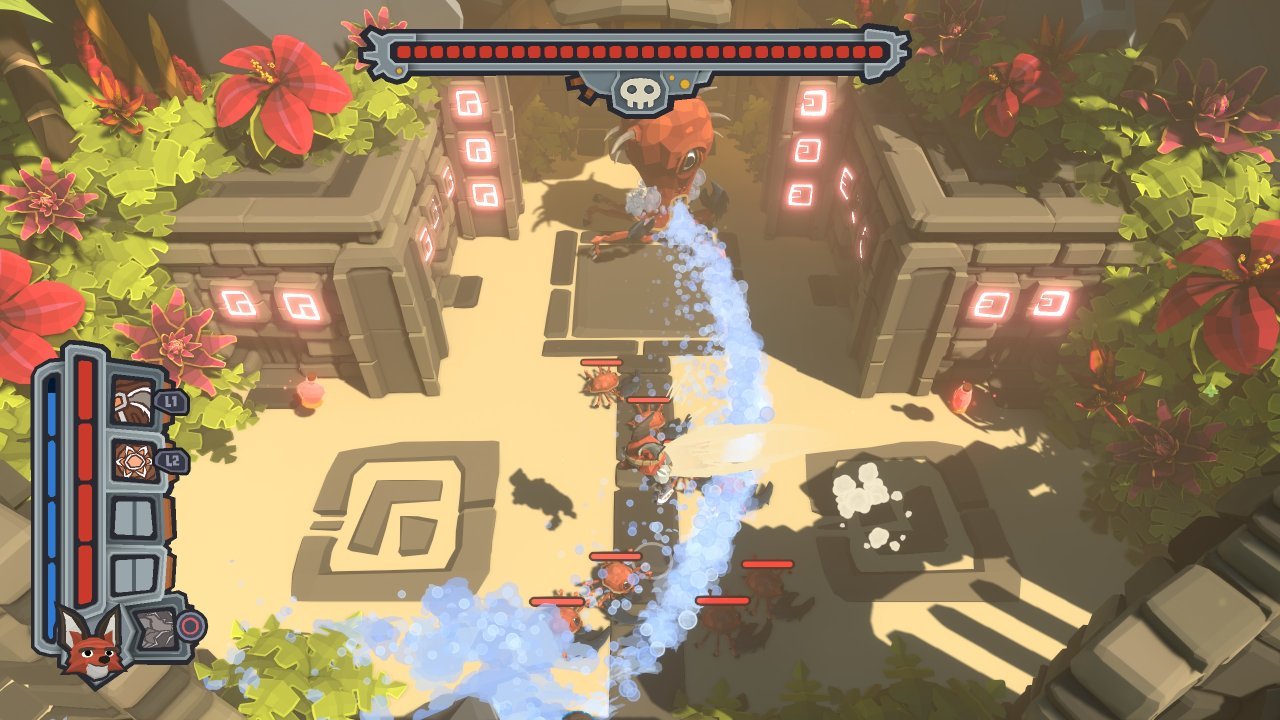Use the orange flower burst ability
The image size is (1280, 720).
pos(132,461)
